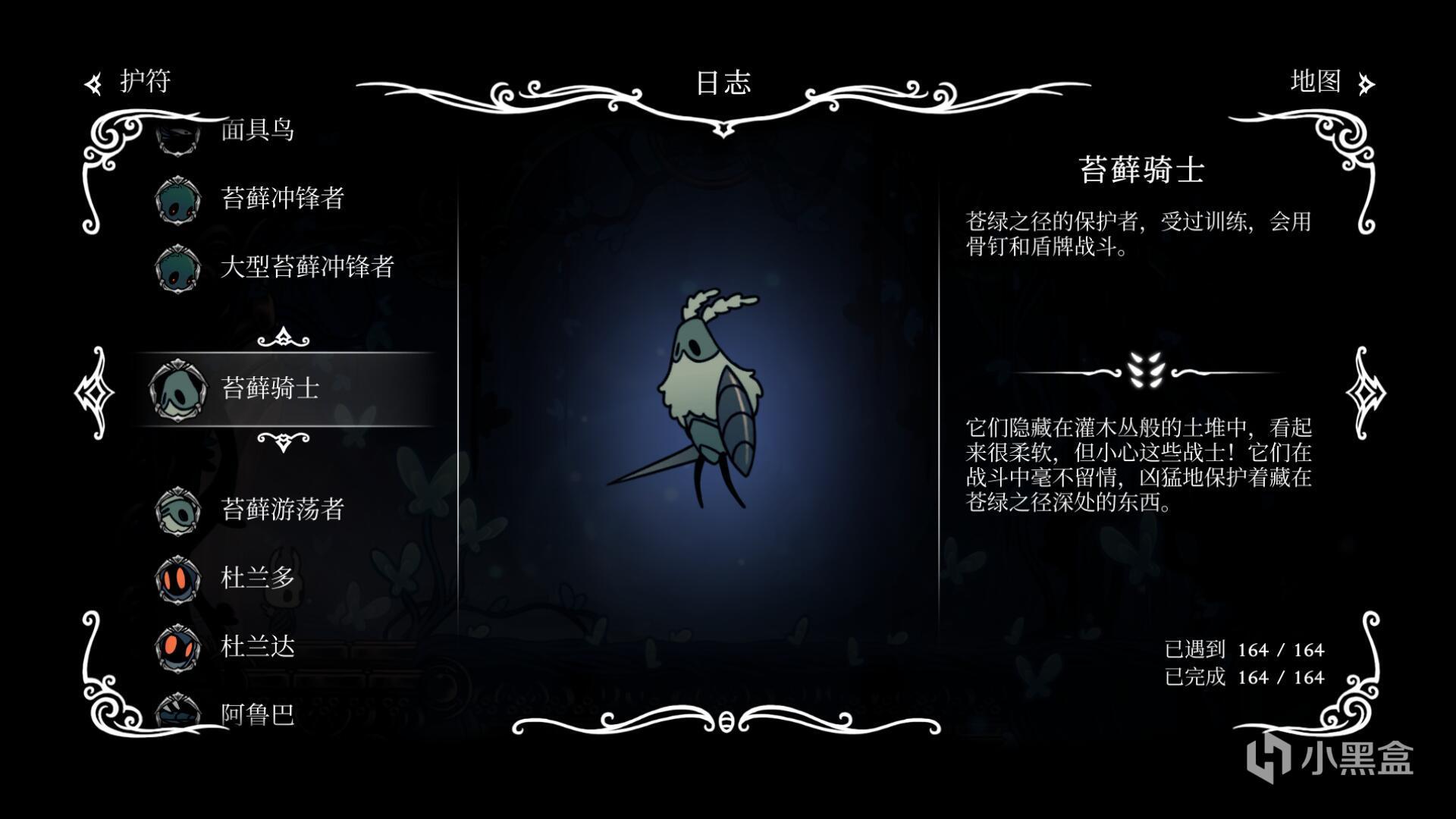The image size is (1456, 819).
Task: Click the up arrow above 苔藓骑士
Action: coord(283,337)
